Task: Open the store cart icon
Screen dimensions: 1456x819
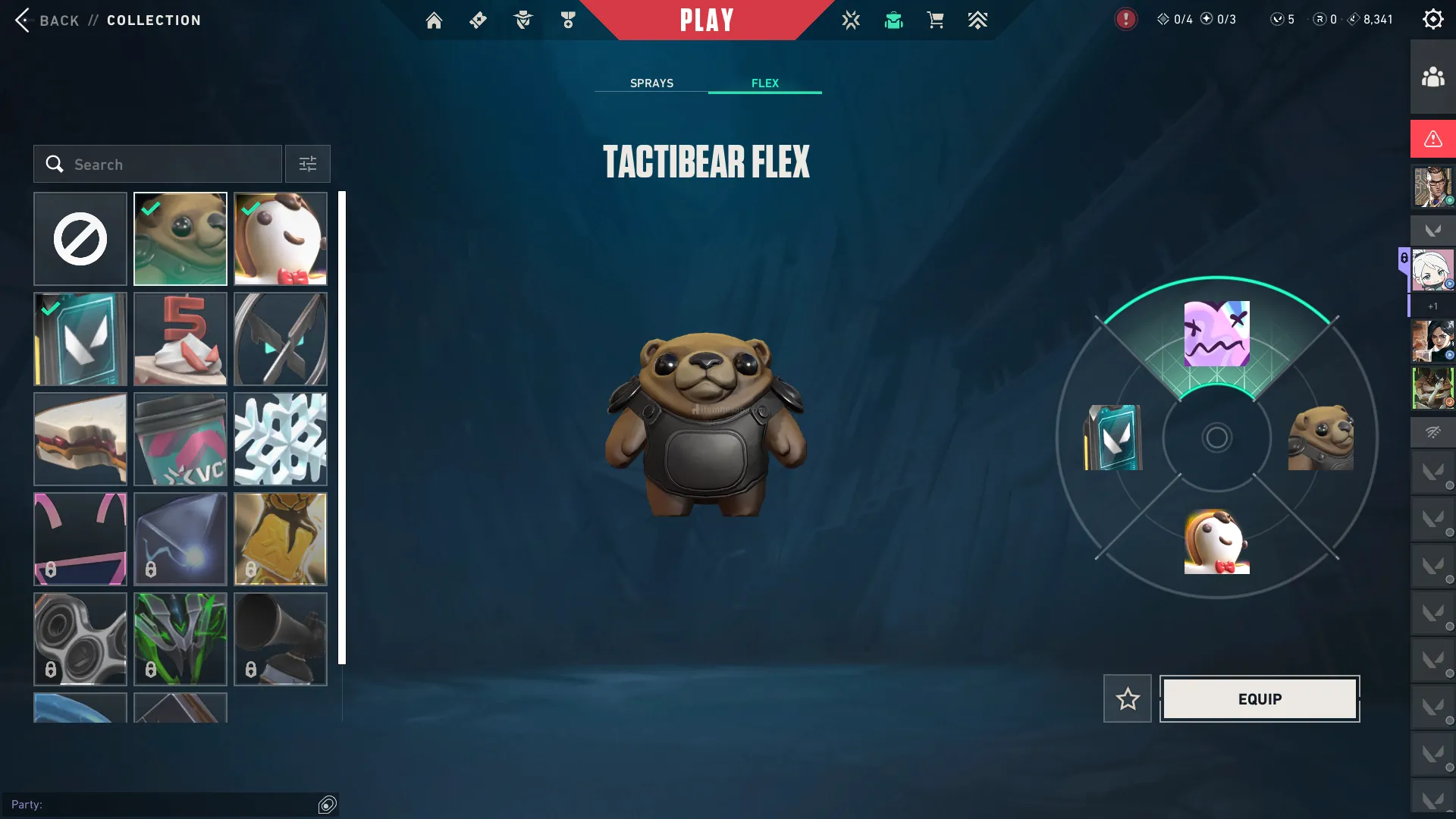Action: 936,20
